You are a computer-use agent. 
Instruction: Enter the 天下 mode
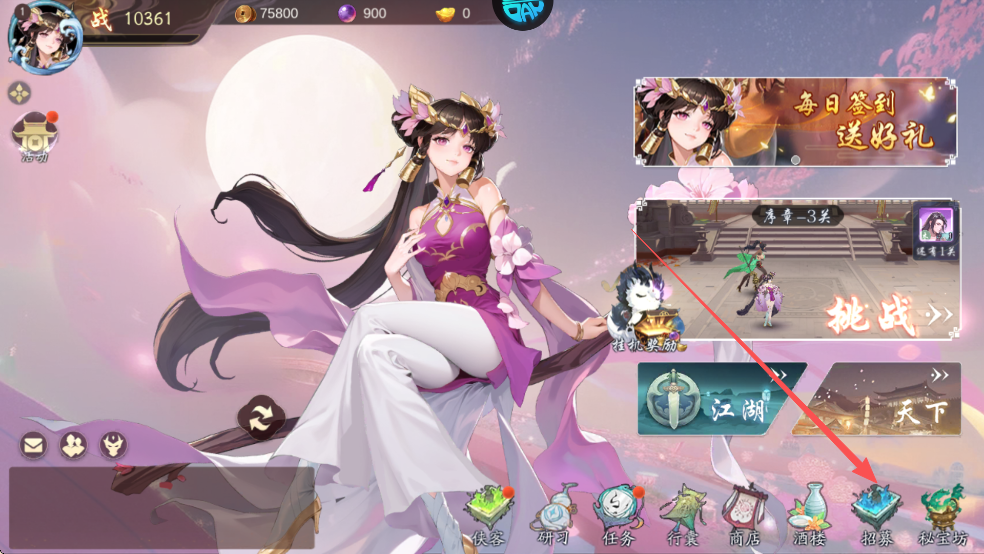(x=877, y=400)
